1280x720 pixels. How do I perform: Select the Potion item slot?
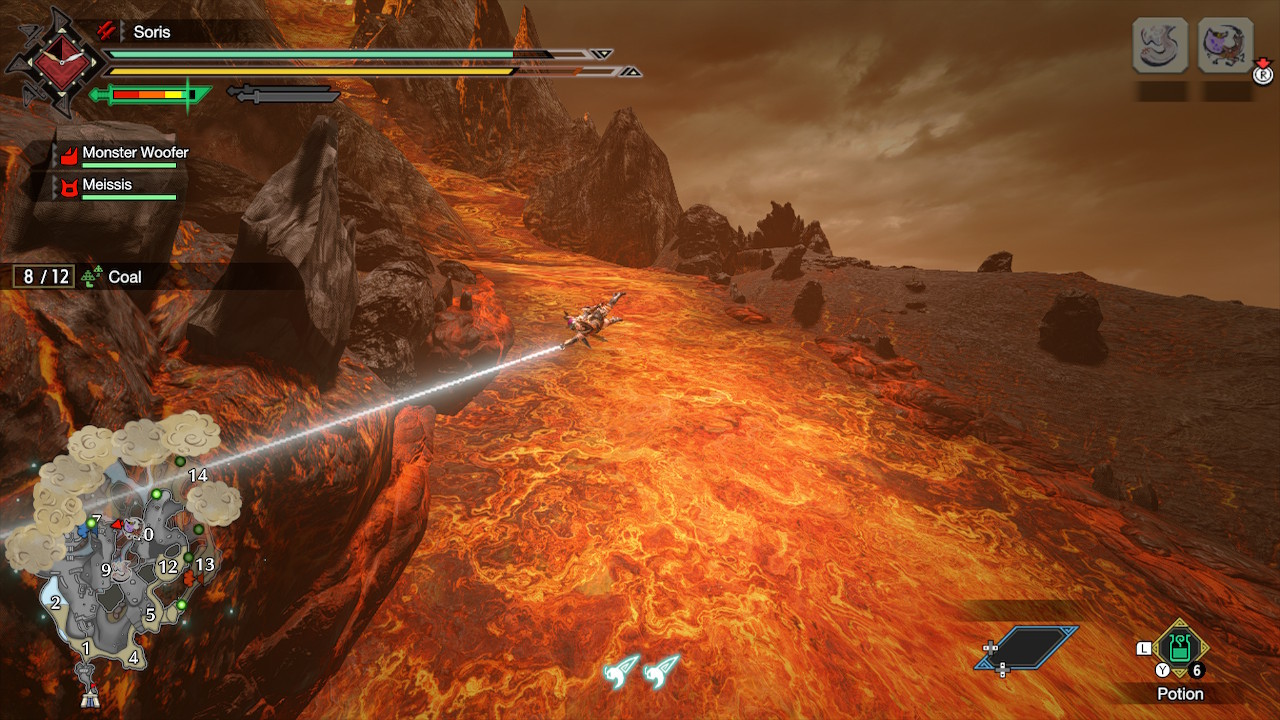pos(1180,648)
